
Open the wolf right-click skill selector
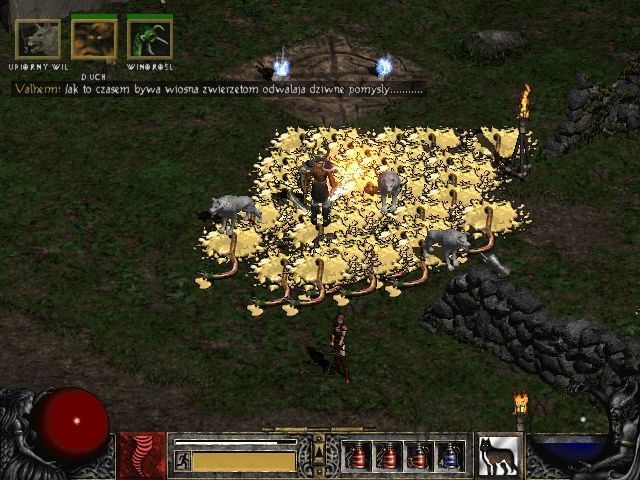pos(498,455)
